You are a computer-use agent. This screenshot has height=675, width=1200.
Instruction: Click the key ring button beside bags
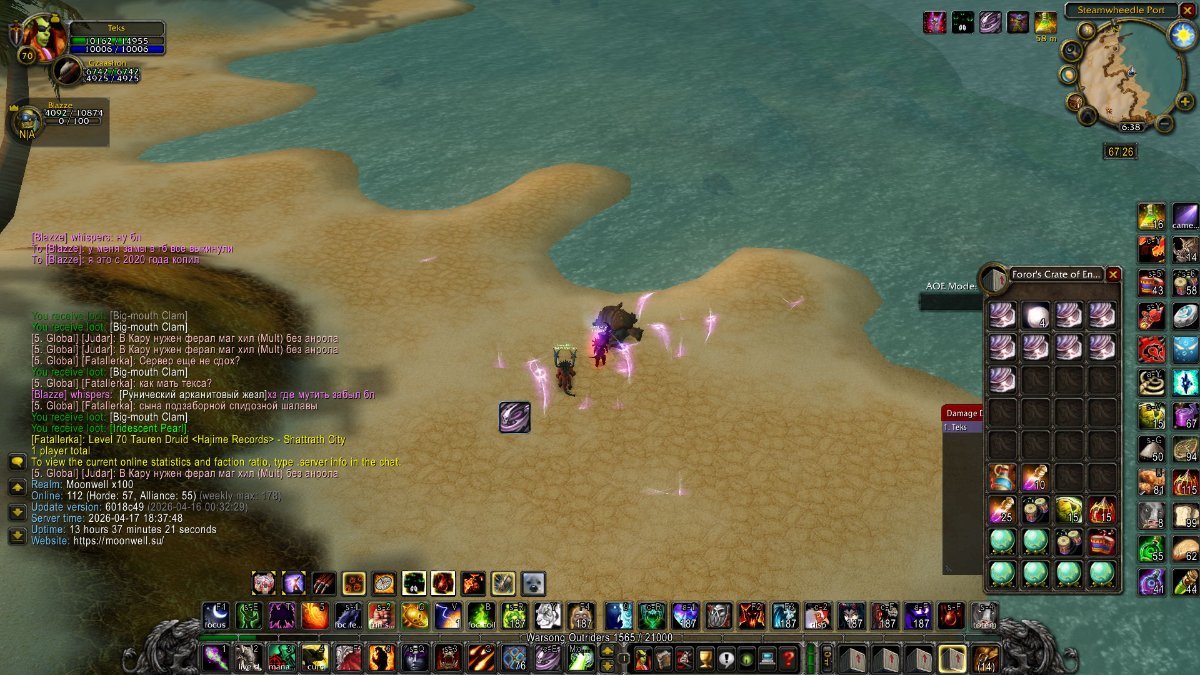coord(826,658)
